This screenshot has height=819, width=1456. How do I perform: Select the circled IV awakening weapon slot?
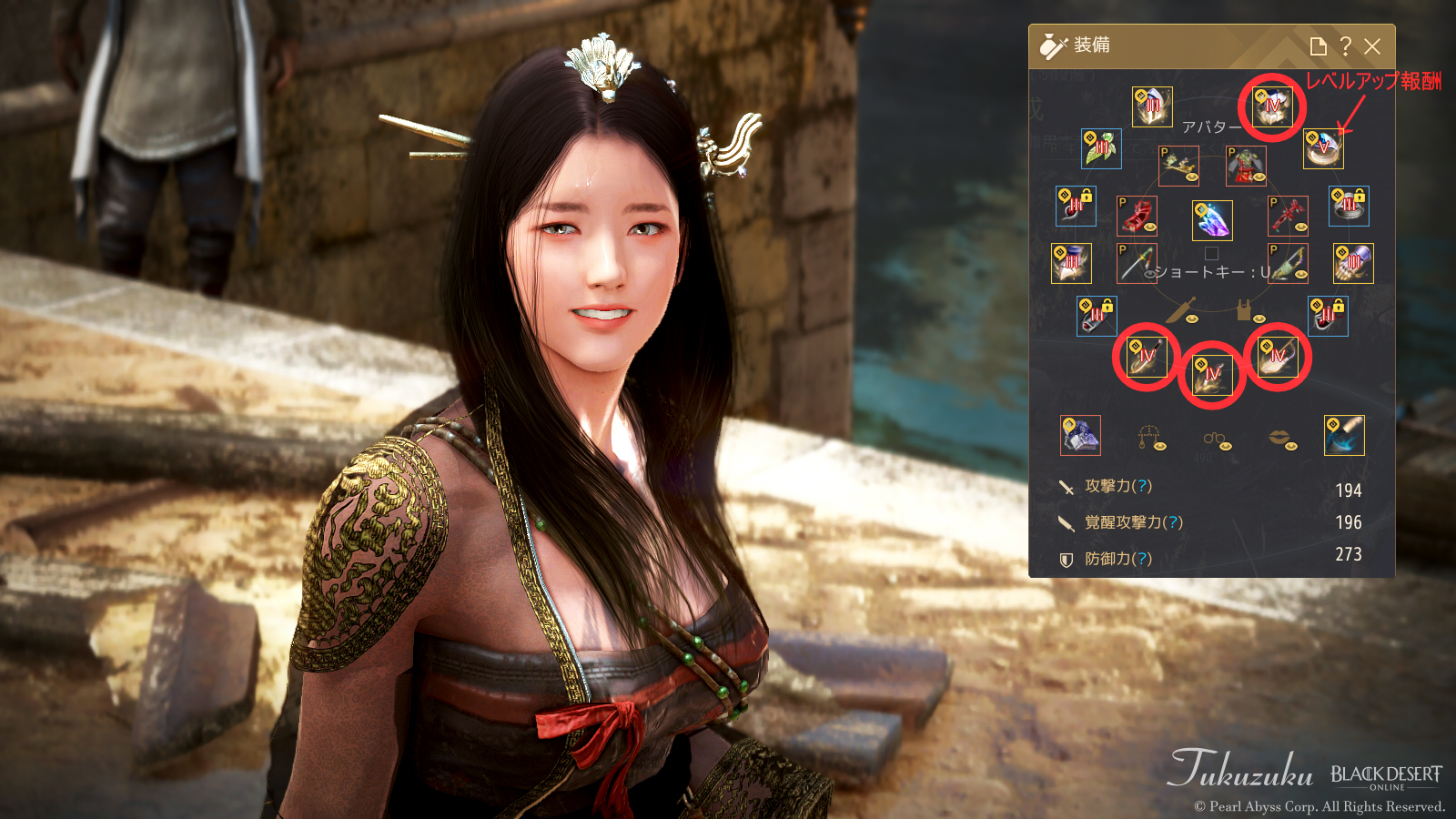[1279, 357]
